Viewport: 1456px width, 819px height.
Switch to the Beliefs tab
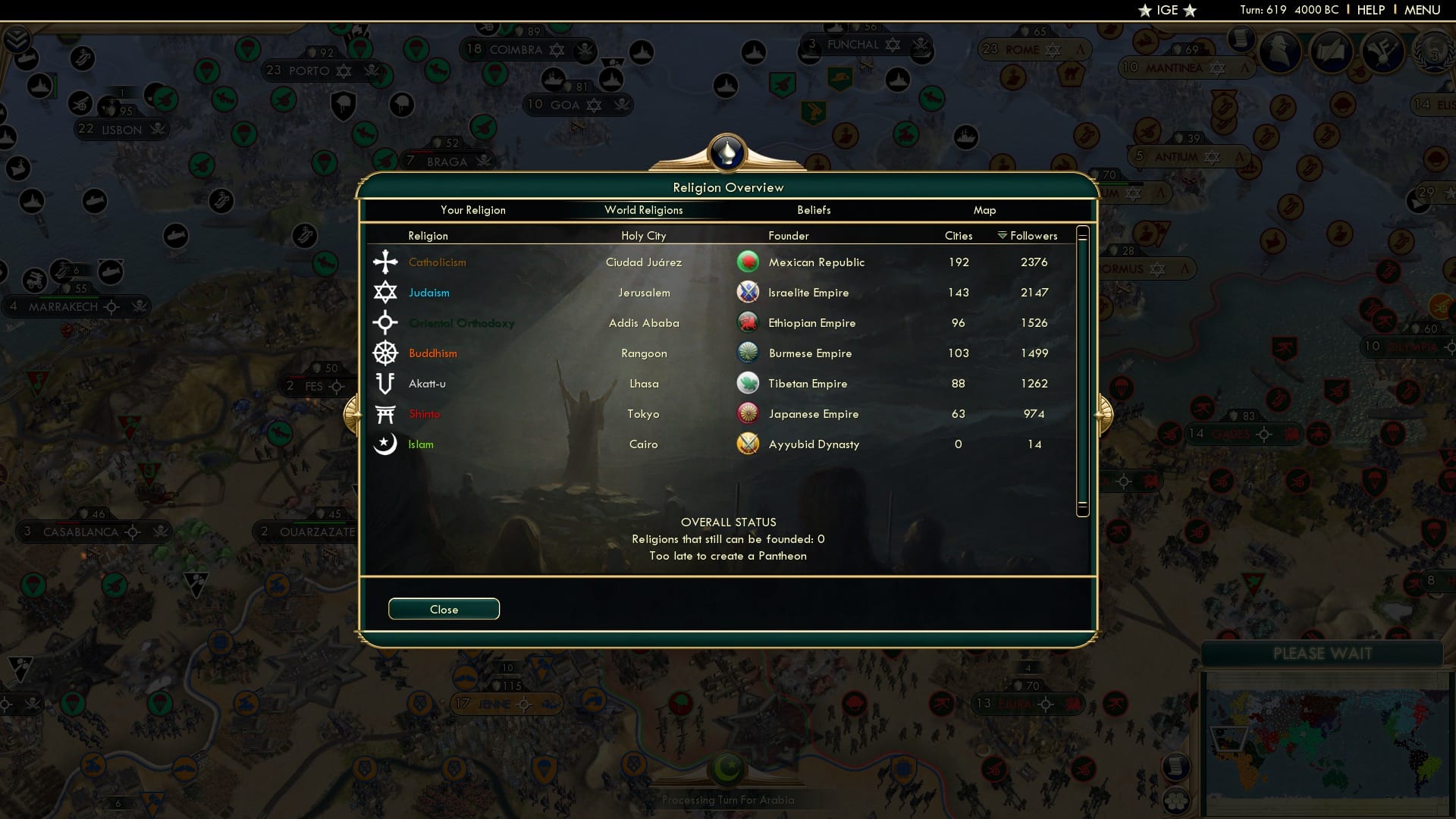tap(814, 210)
